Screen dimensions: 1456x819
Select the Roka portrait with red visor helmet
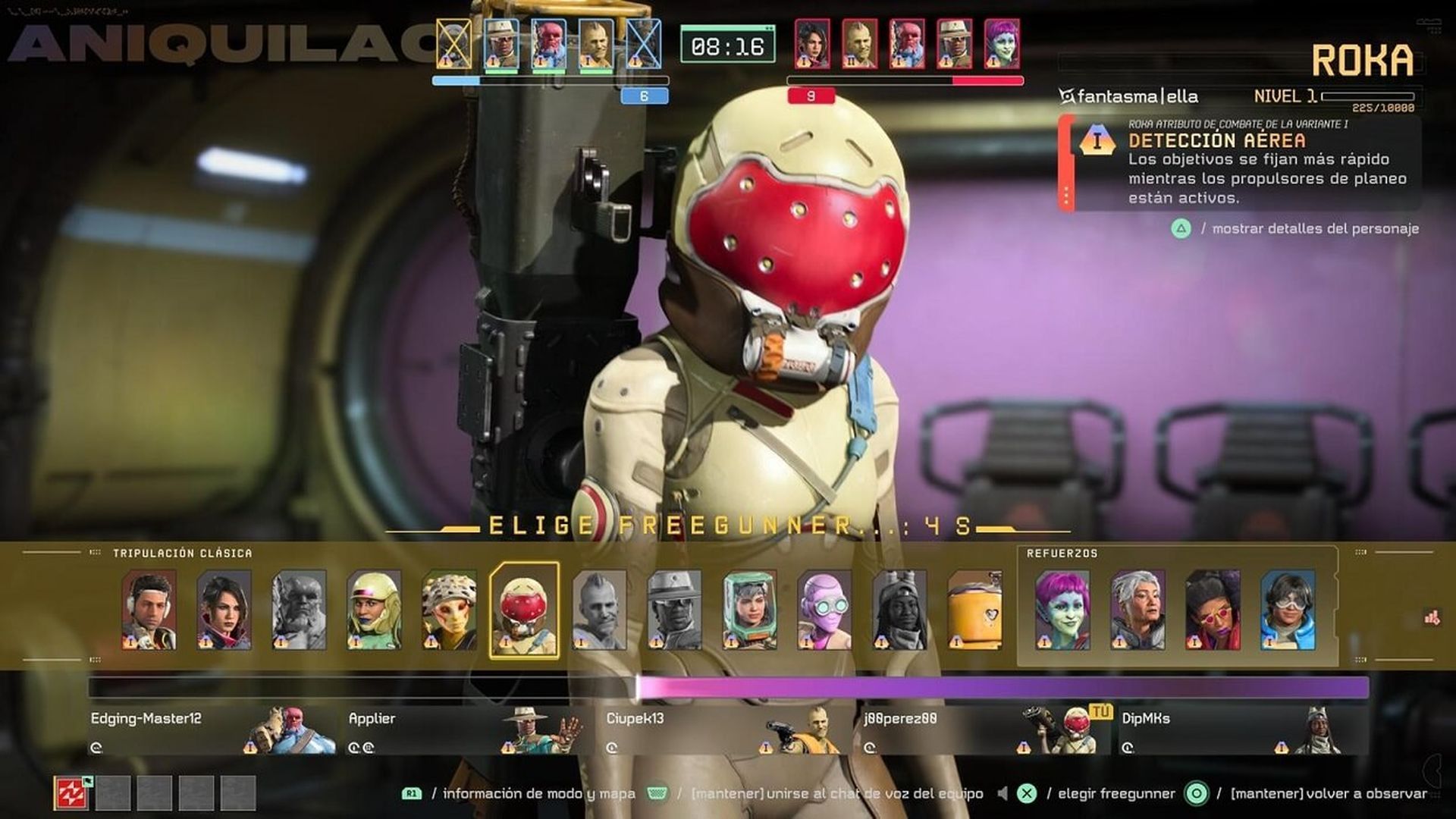[x=524, y=610]
